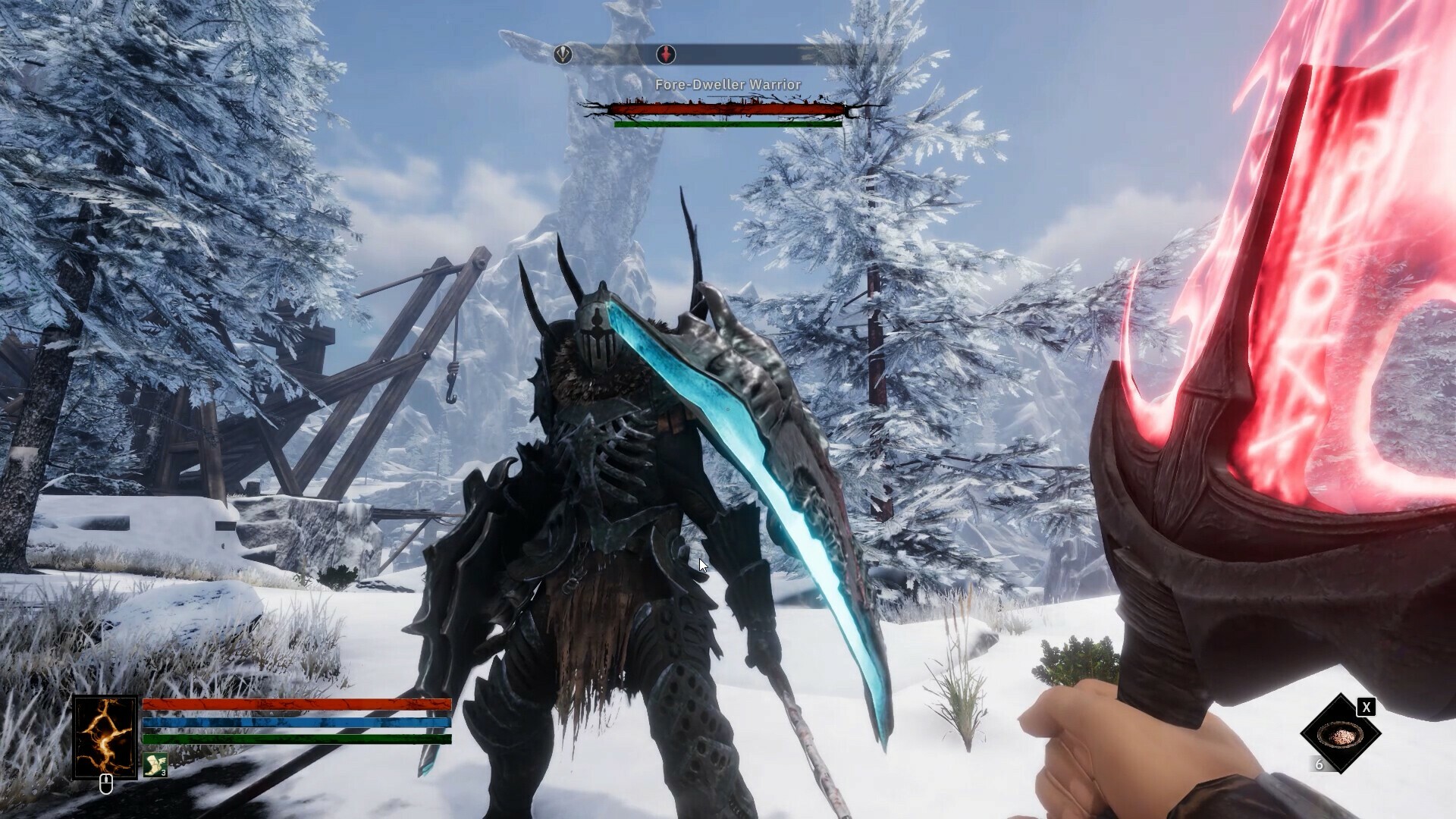Select the enemy info banner at top
Image resolution: width=1456 pixels, height=819 pixels.
(728, 53)
